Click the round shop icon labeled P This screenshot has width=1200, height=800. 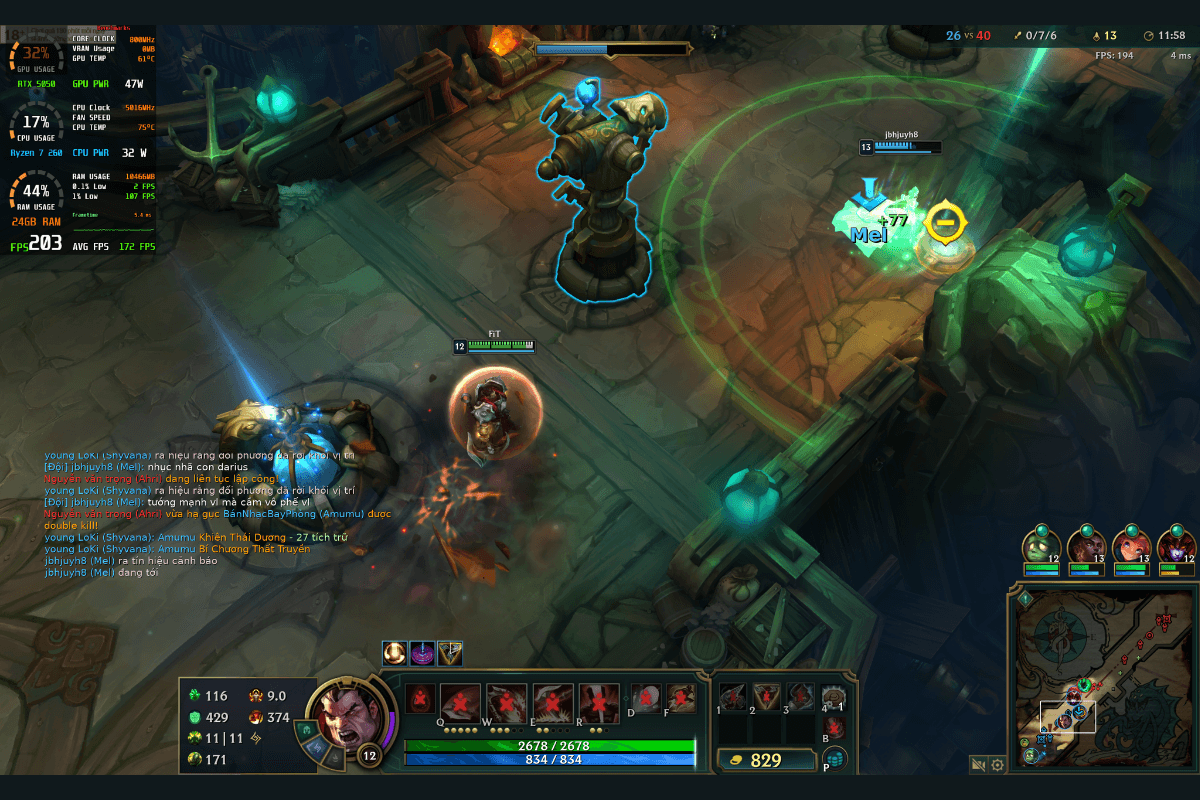pos(833,759)
